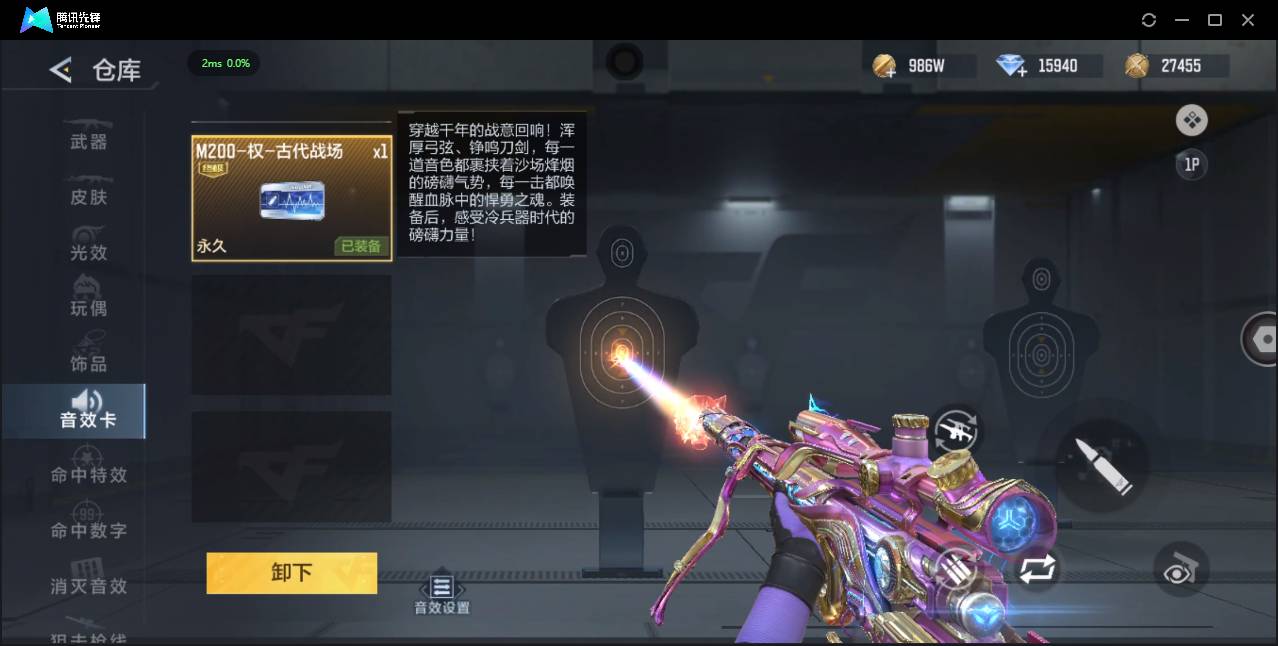This screenshot has width=1278, height=646.
Task: Select the M200-权-古代战场 sound card
Action: click(x=291, y=198)
